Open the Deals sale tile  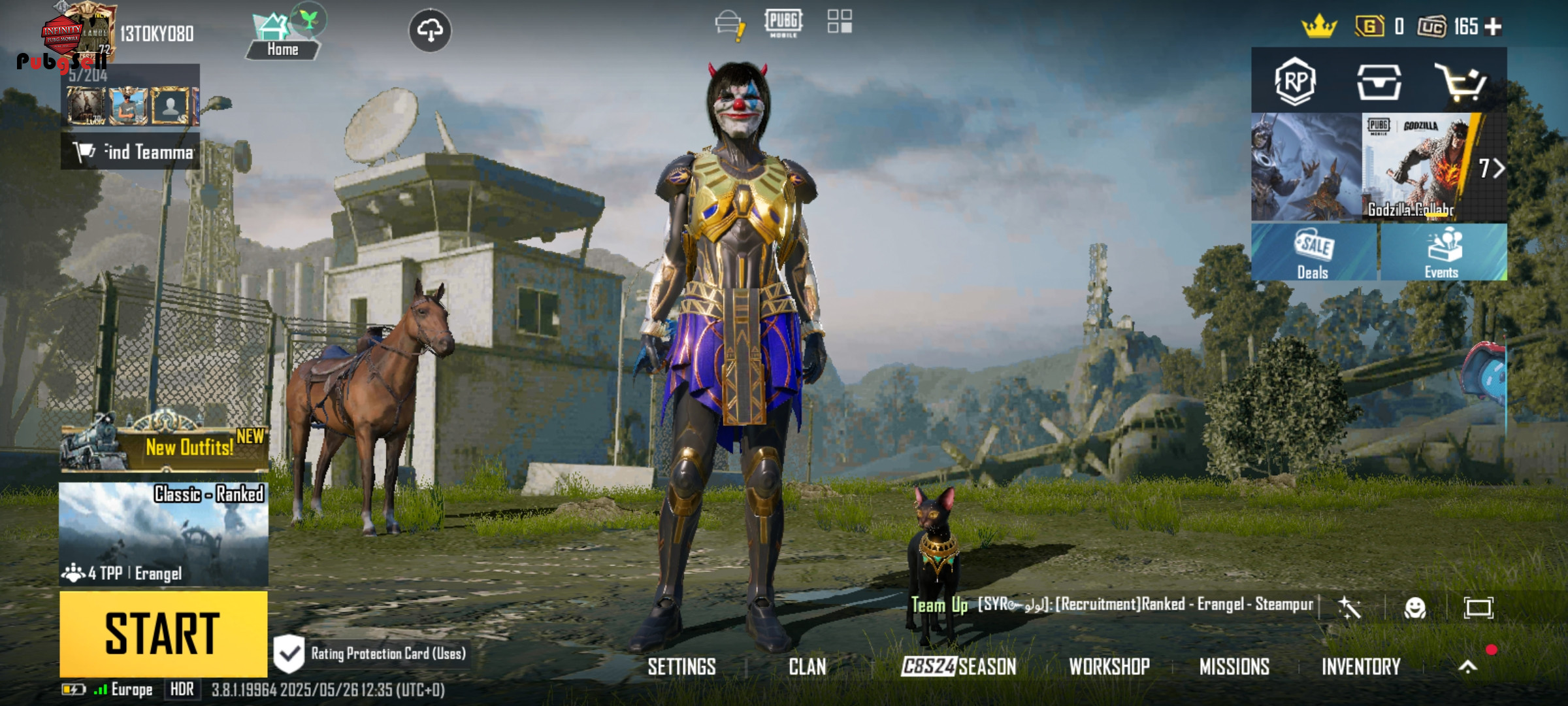tap(1313, 253)
